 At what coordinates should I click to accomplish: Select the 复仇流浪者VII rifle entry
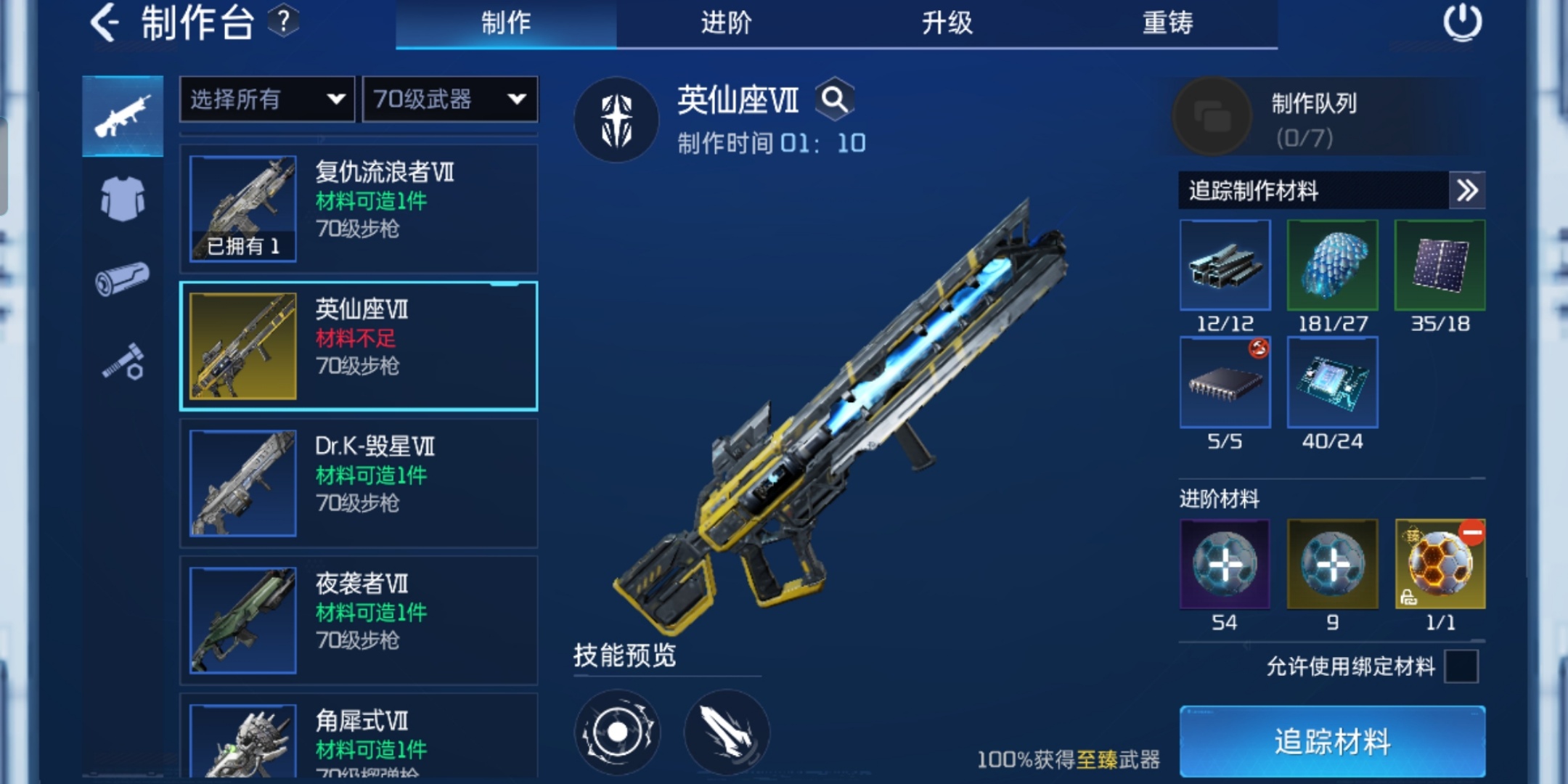point(359,208)
